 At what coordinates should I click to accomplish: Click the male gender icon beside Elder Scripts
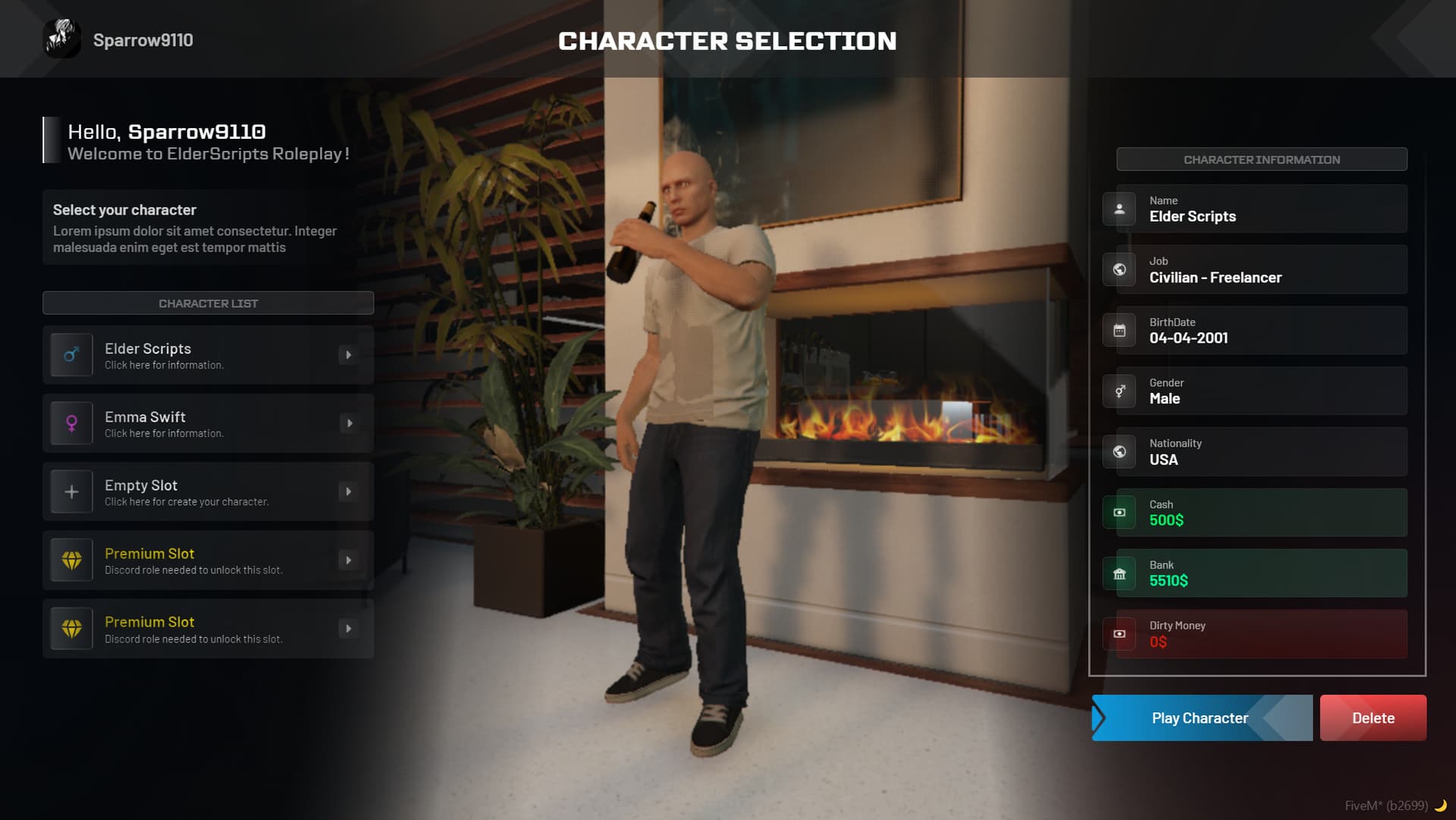point(71,354)
